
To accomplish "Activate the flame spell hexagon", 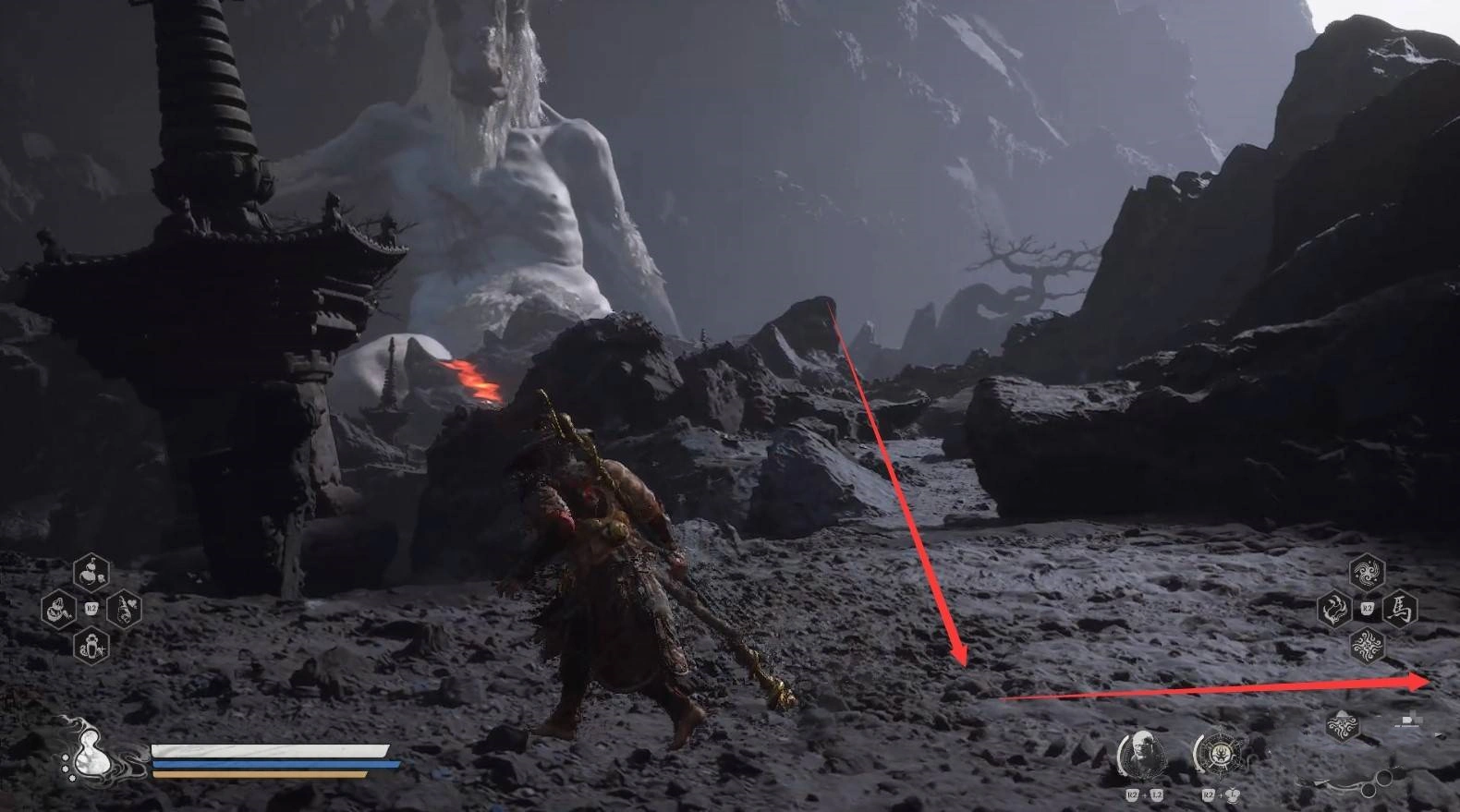I will [1334, 610].
